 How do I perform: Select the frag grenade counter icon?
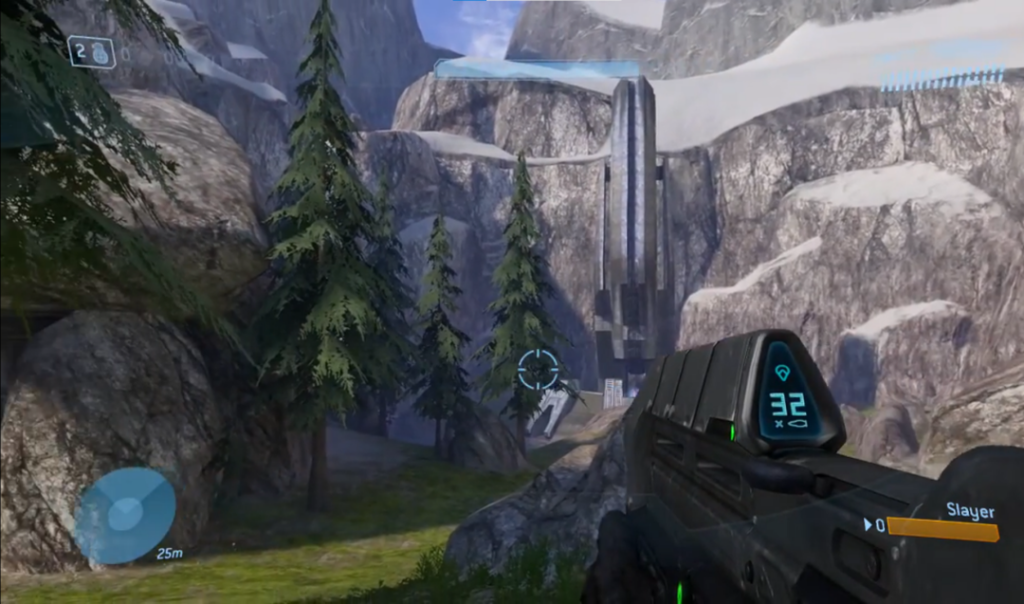pyautogui.click(x=92, y=52)
